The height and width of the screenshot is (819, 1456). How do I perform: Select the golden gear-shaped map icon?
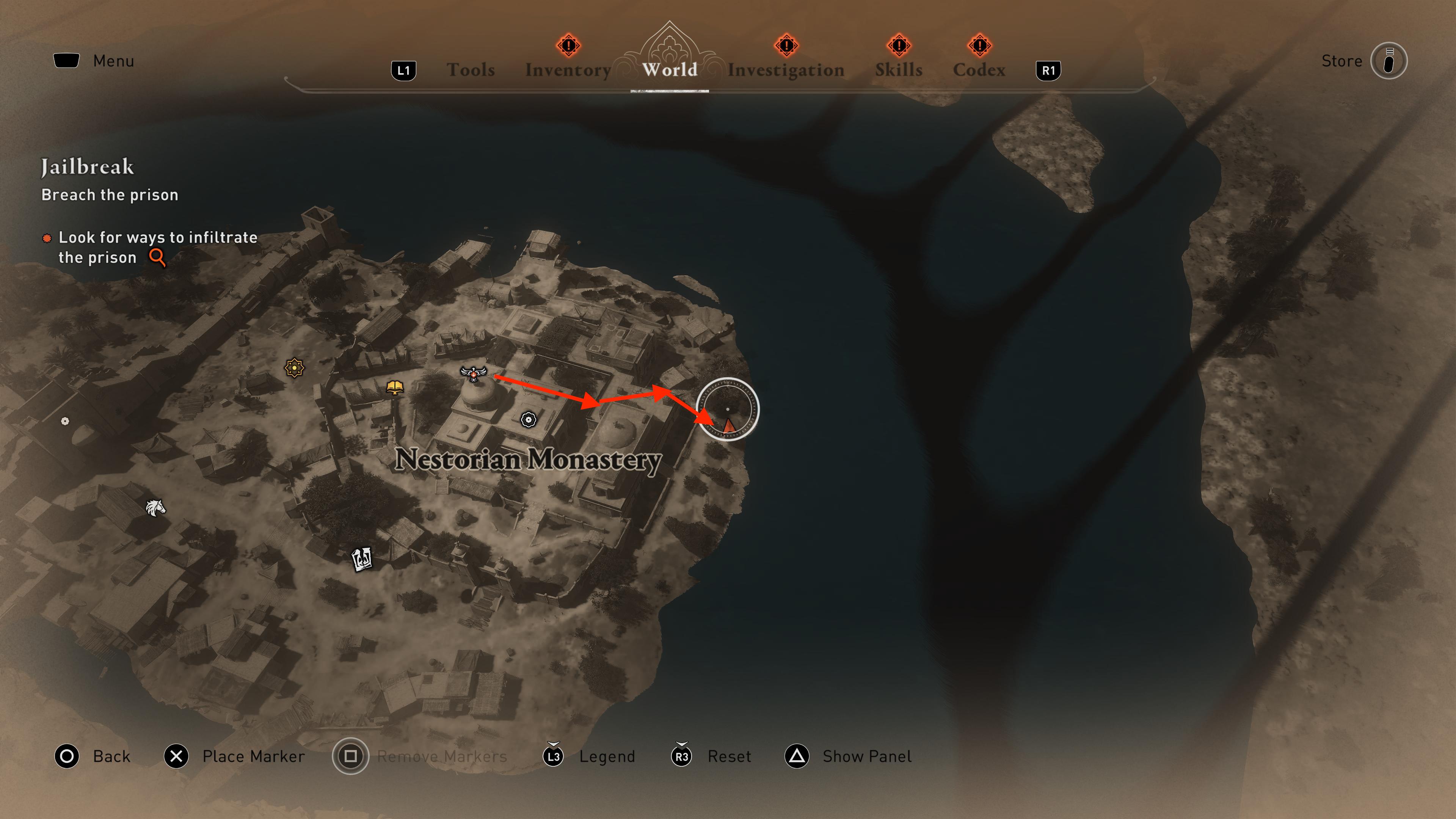click(294, 368)
